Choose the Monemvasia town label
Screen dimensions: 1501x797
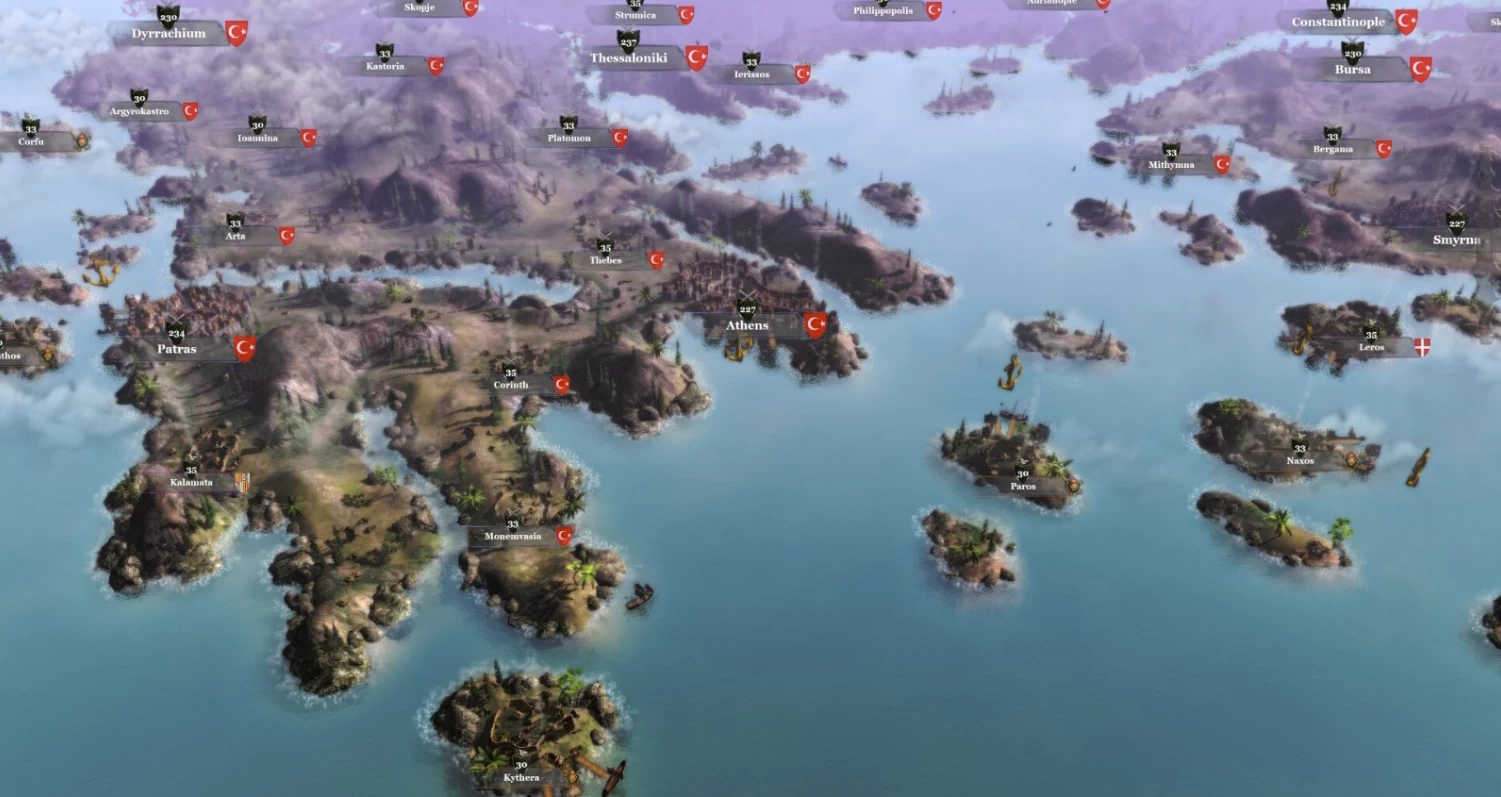point(513,536)
